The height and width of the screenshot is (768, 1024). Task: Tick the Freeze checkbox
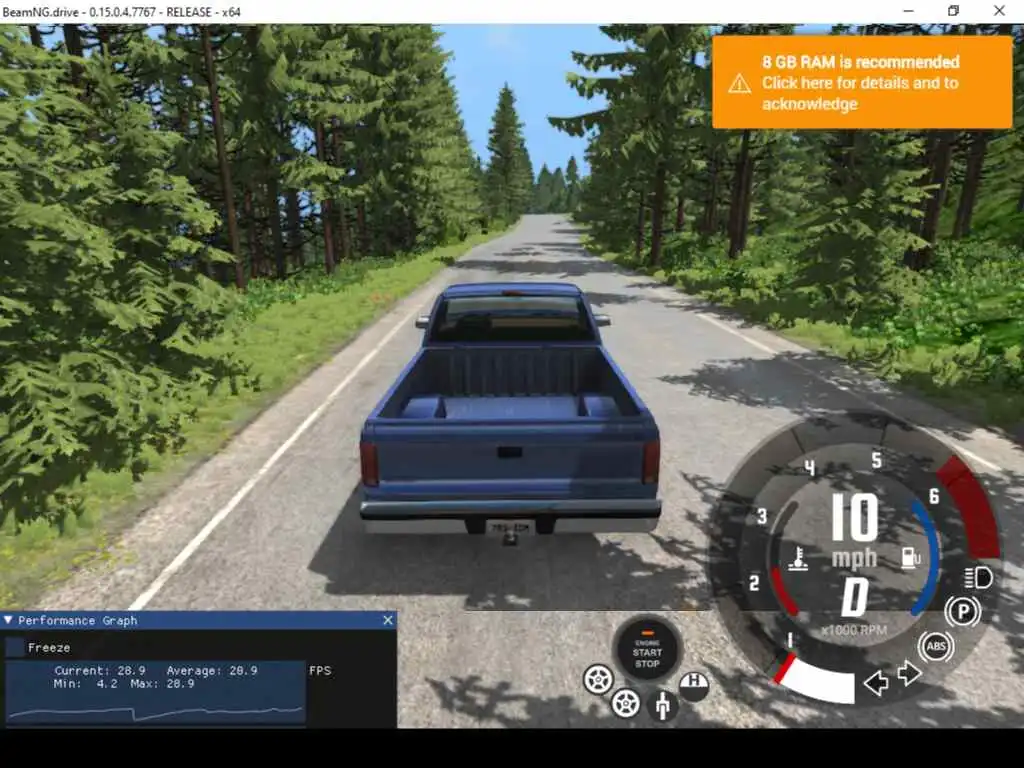point(15,647)
